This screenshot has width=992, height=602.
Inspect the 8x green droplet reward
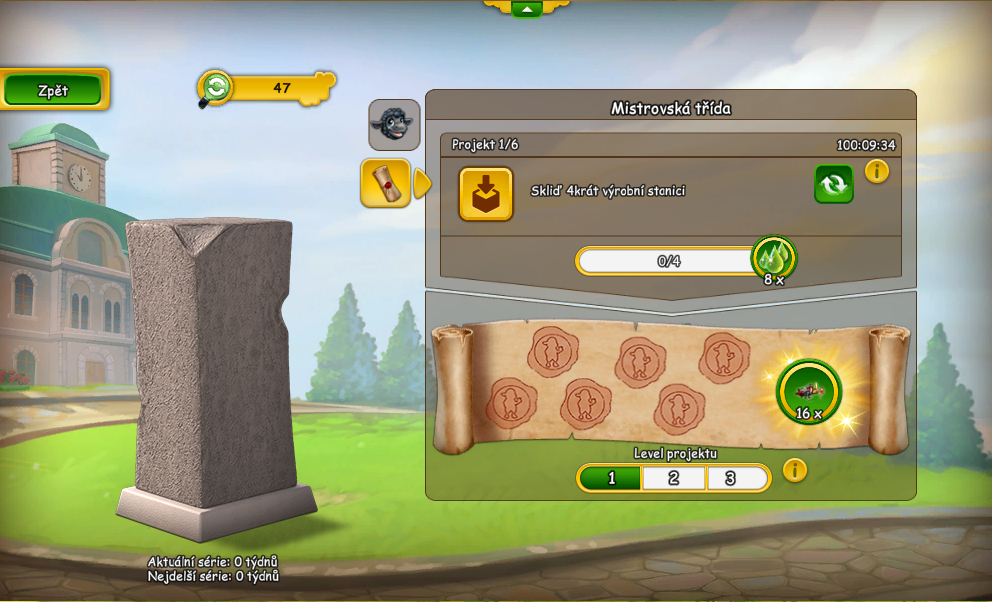[x=773, y=260]
